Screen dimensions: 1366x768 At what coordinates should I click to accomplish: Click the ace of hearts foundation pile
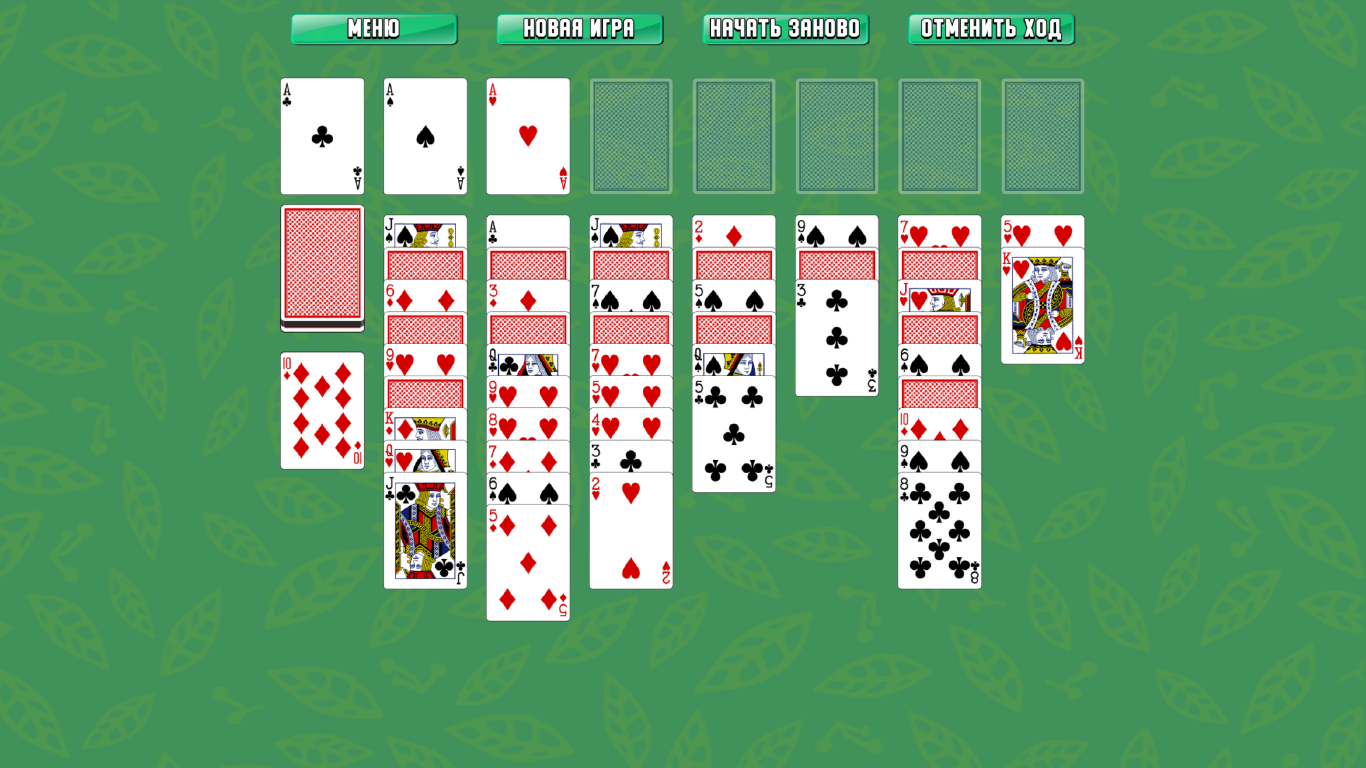[528, 136]
